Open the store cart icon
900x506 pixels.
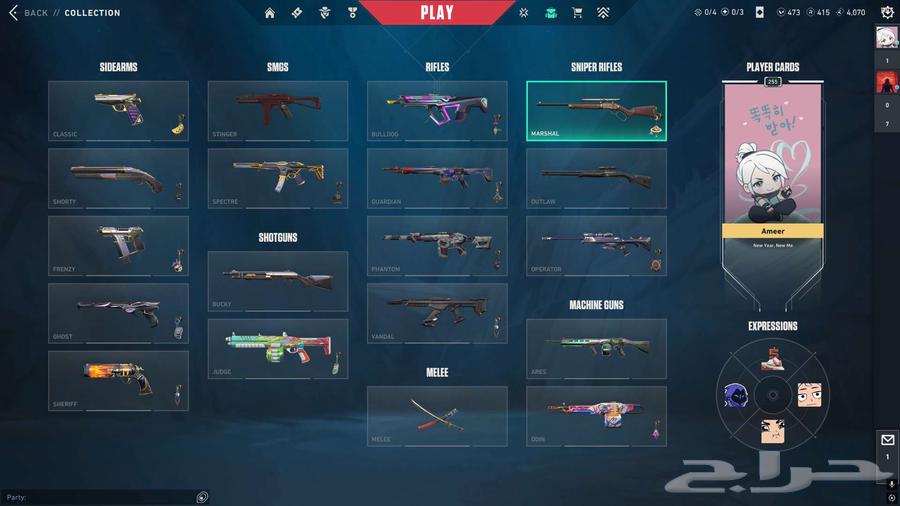coord(577,13)
